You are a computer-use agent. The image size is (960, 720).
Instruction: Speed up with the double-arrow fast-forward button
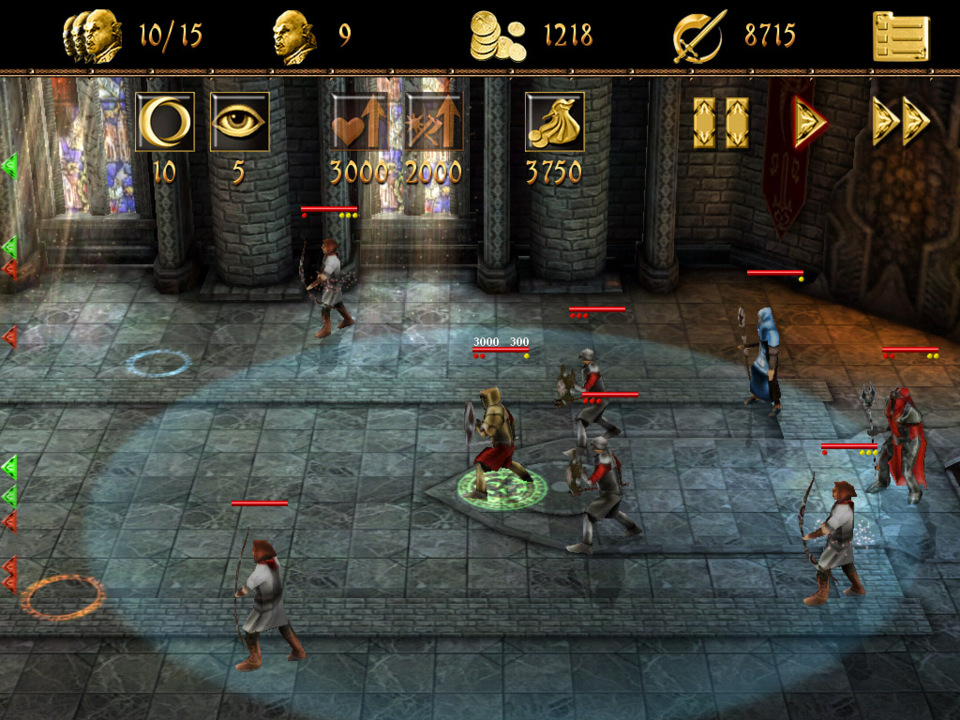(x=900, y=122)
